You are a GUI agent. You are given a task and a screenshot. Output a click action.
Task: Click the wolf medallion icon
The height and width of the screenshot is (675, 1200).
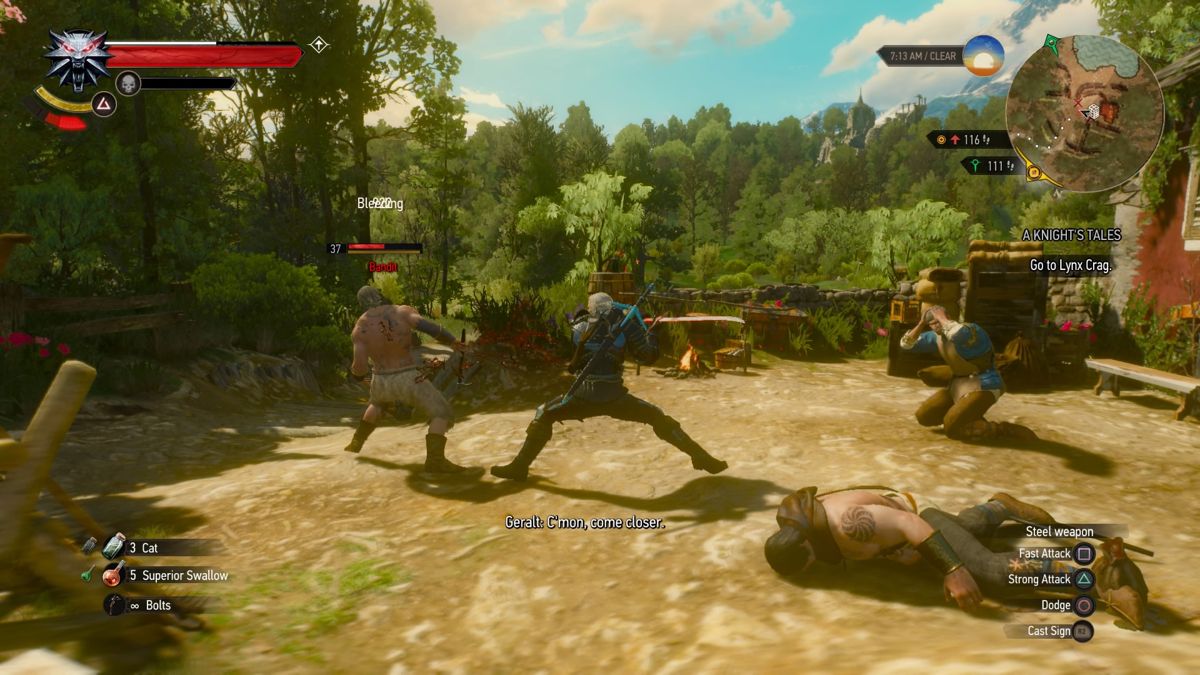tap(78, 59)
